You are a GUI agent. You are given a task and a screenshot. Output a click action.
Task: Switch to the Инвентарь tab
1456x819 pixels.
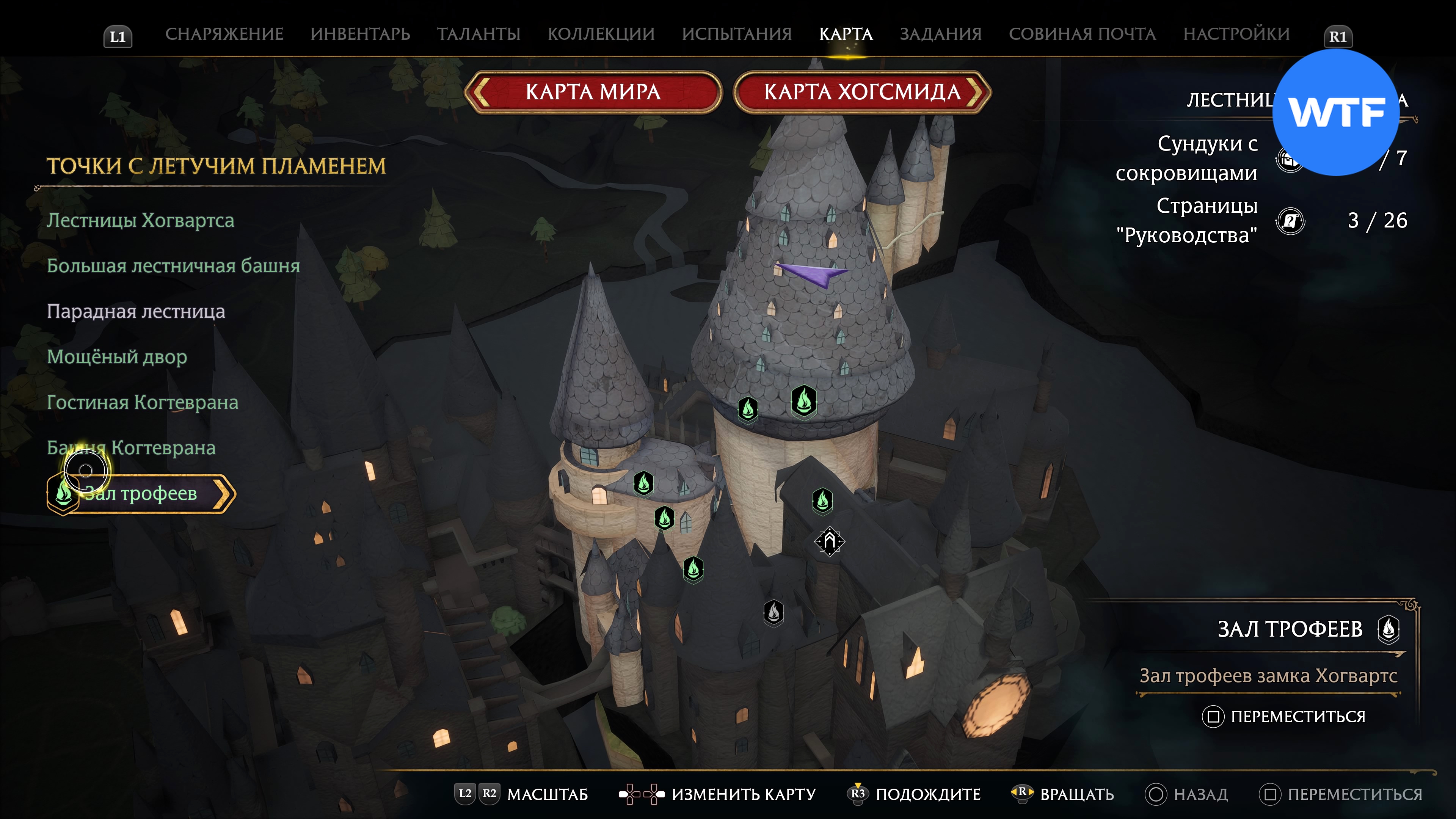click(x=360, y=34)
